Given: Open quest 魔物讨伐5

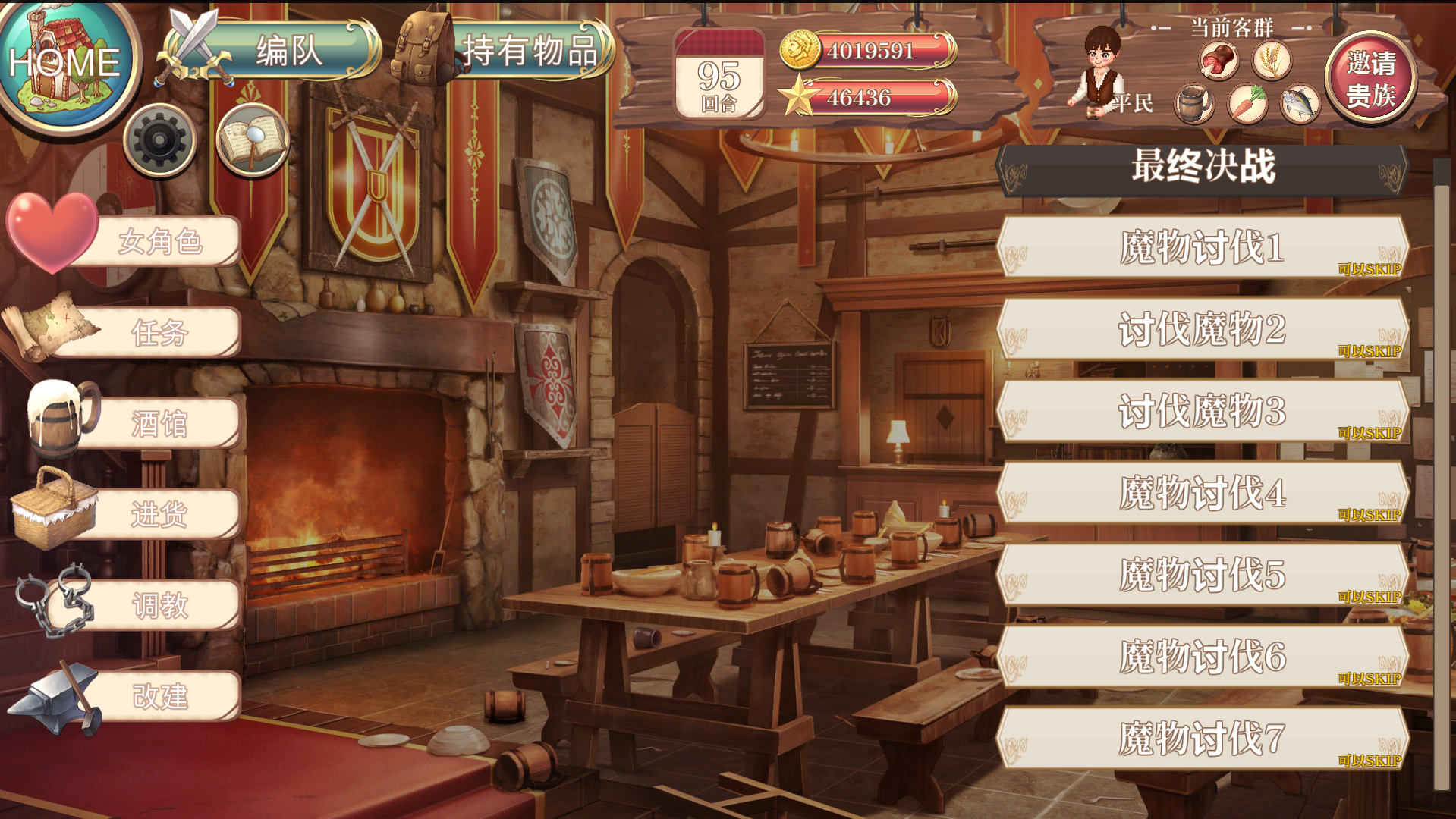Looking at the screenshot, I should click(x=1203, y=575).
